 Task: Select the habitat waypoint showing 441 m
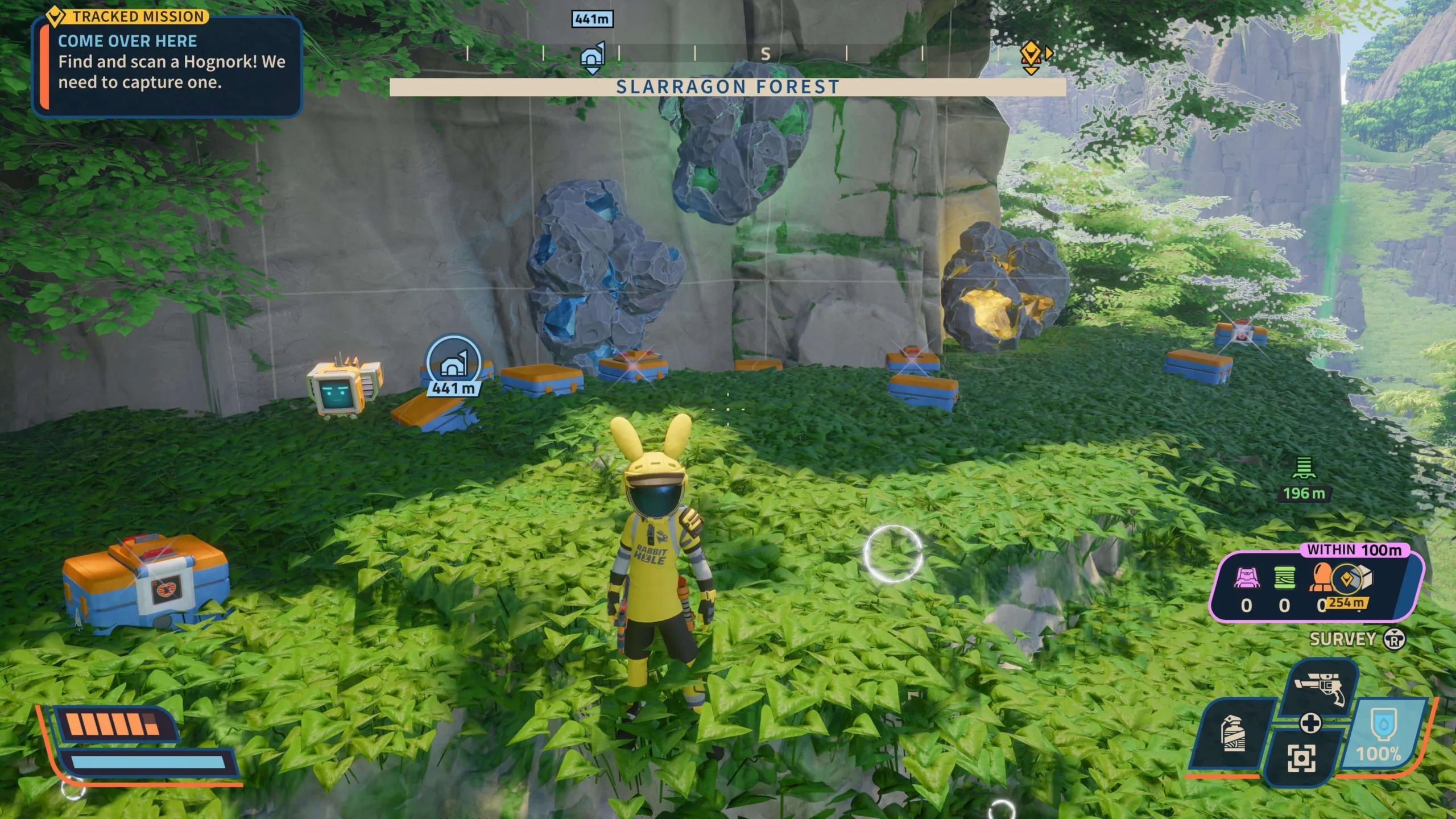point(453,365)
